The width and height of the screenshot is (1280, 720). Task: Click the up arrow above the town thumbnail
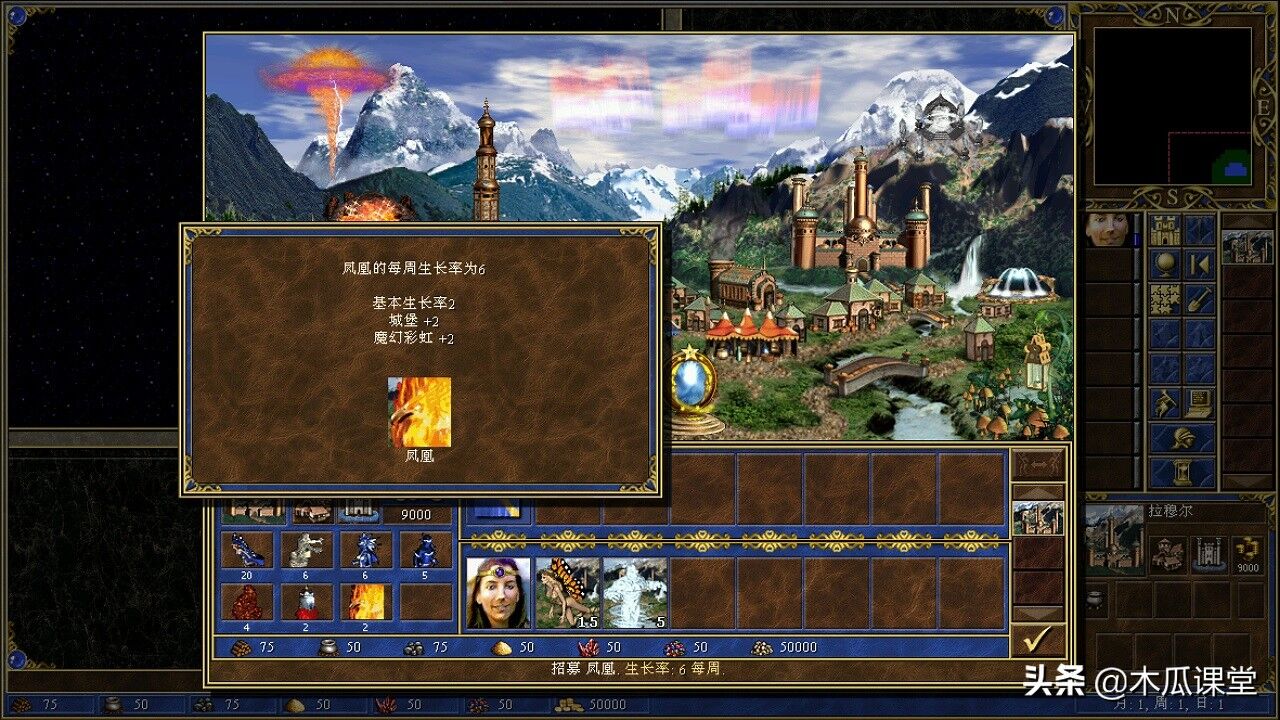coord(1038,492)
